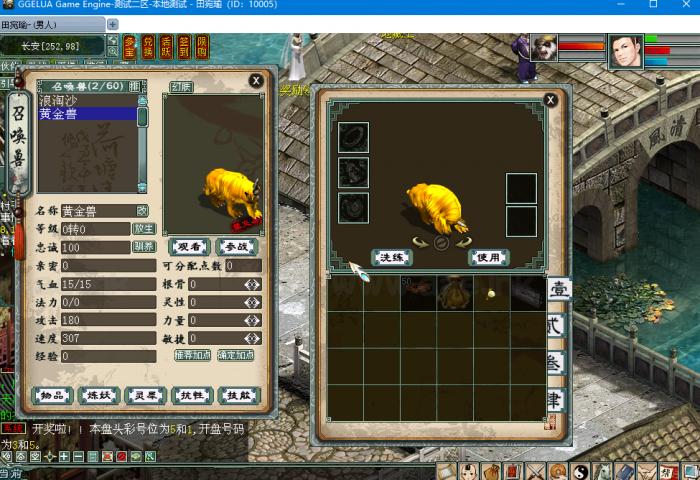The height and width of the screenshot is (480, 700).
Task: Open the 抗性 resistance button
Action: pyautogui.click(x=192, y=395)
